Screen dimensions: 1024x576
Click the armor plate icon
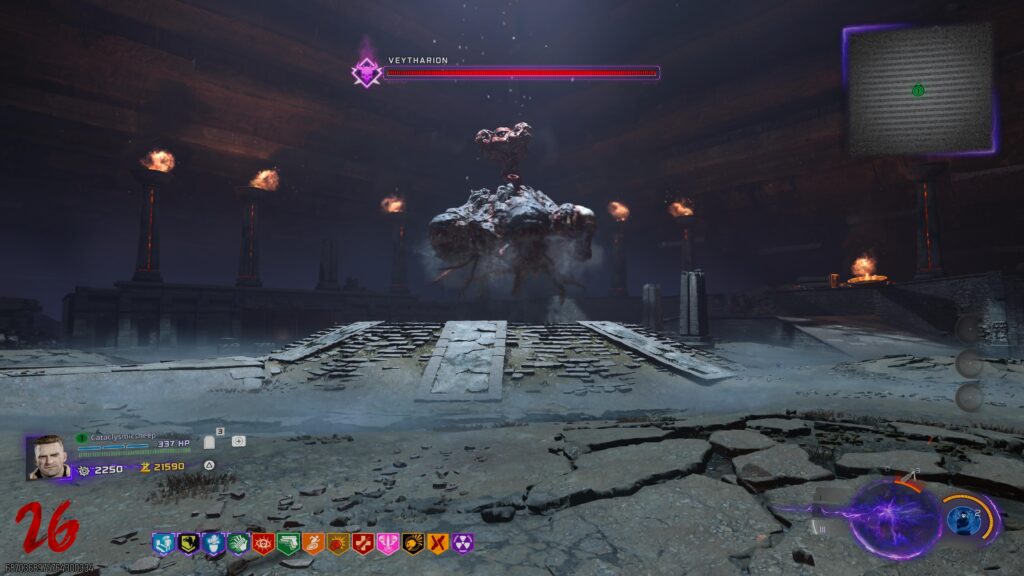pyautogui.click(x=209, y=441)
